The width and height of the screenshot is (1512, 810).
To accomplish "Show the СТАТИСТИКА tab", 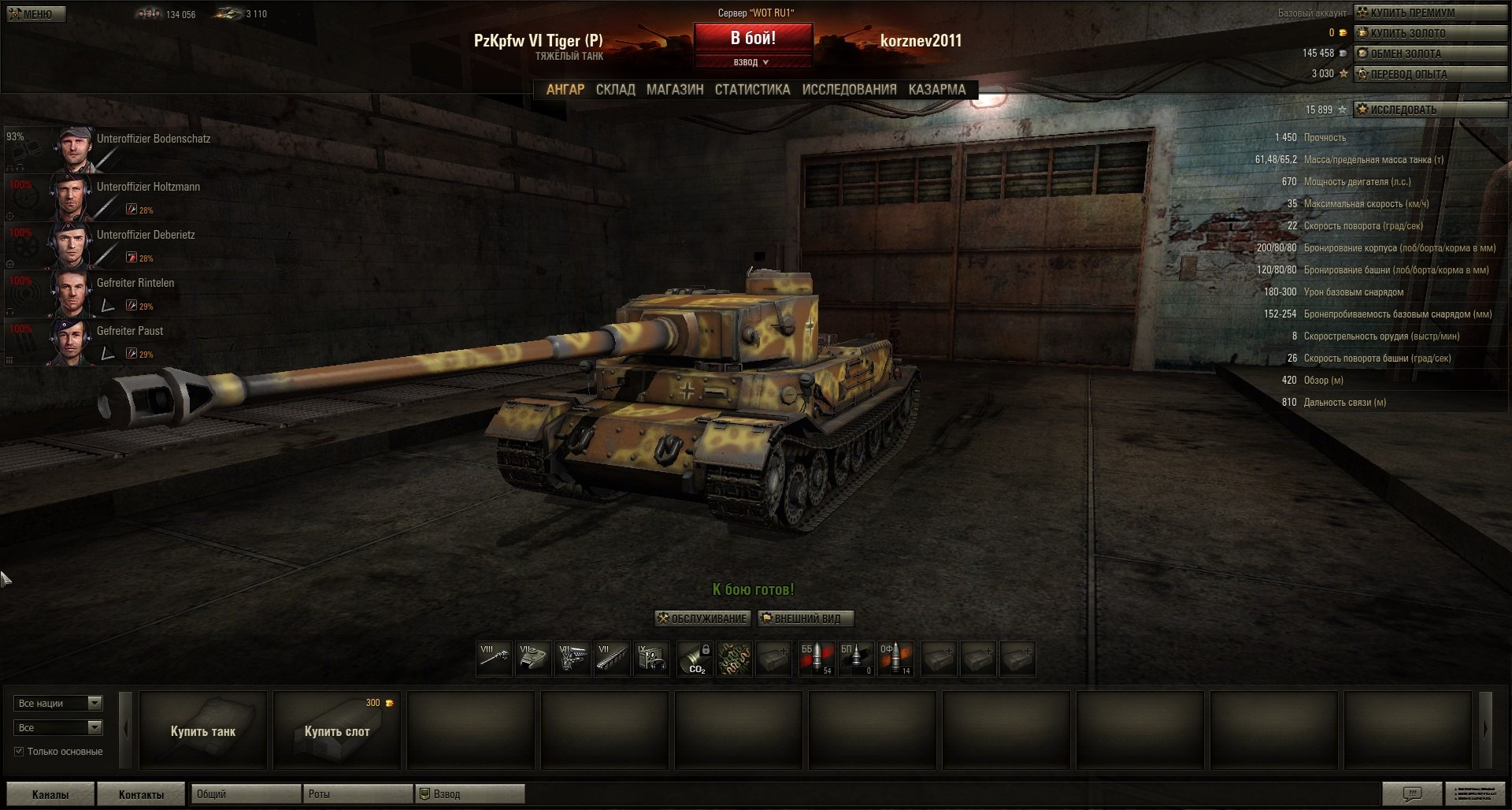I will [752, 90].
